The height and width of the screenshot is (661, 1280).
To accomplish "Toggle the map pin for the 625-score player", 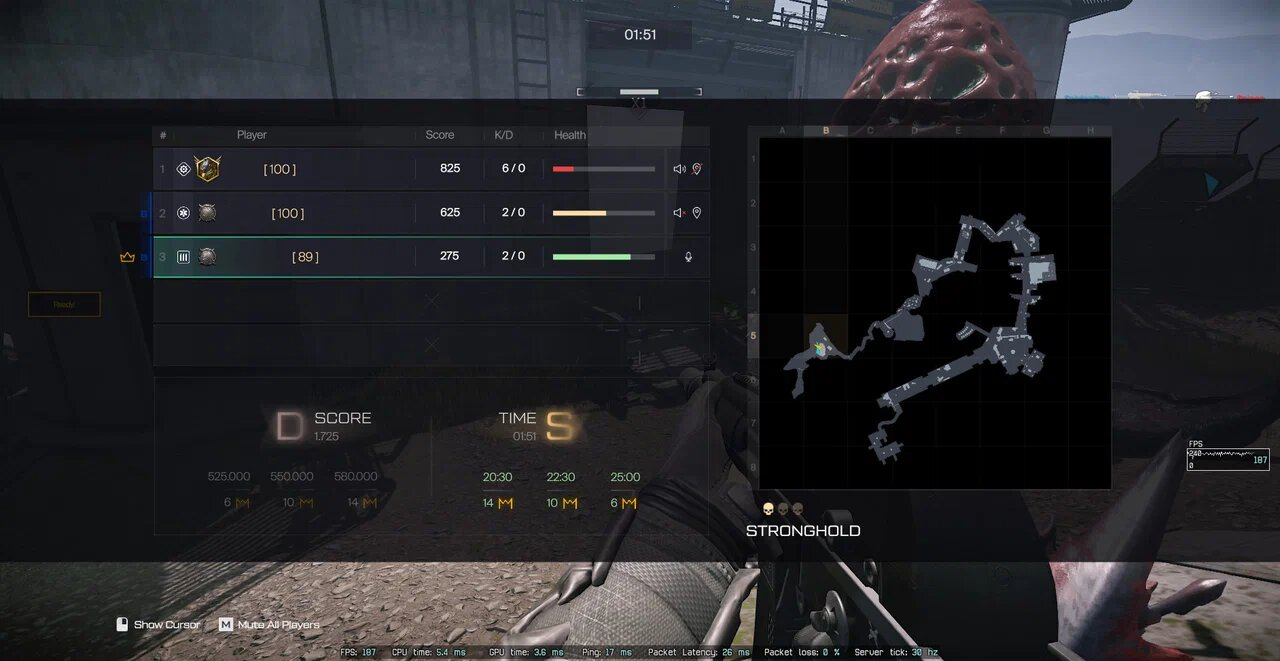I will [697, 213].
